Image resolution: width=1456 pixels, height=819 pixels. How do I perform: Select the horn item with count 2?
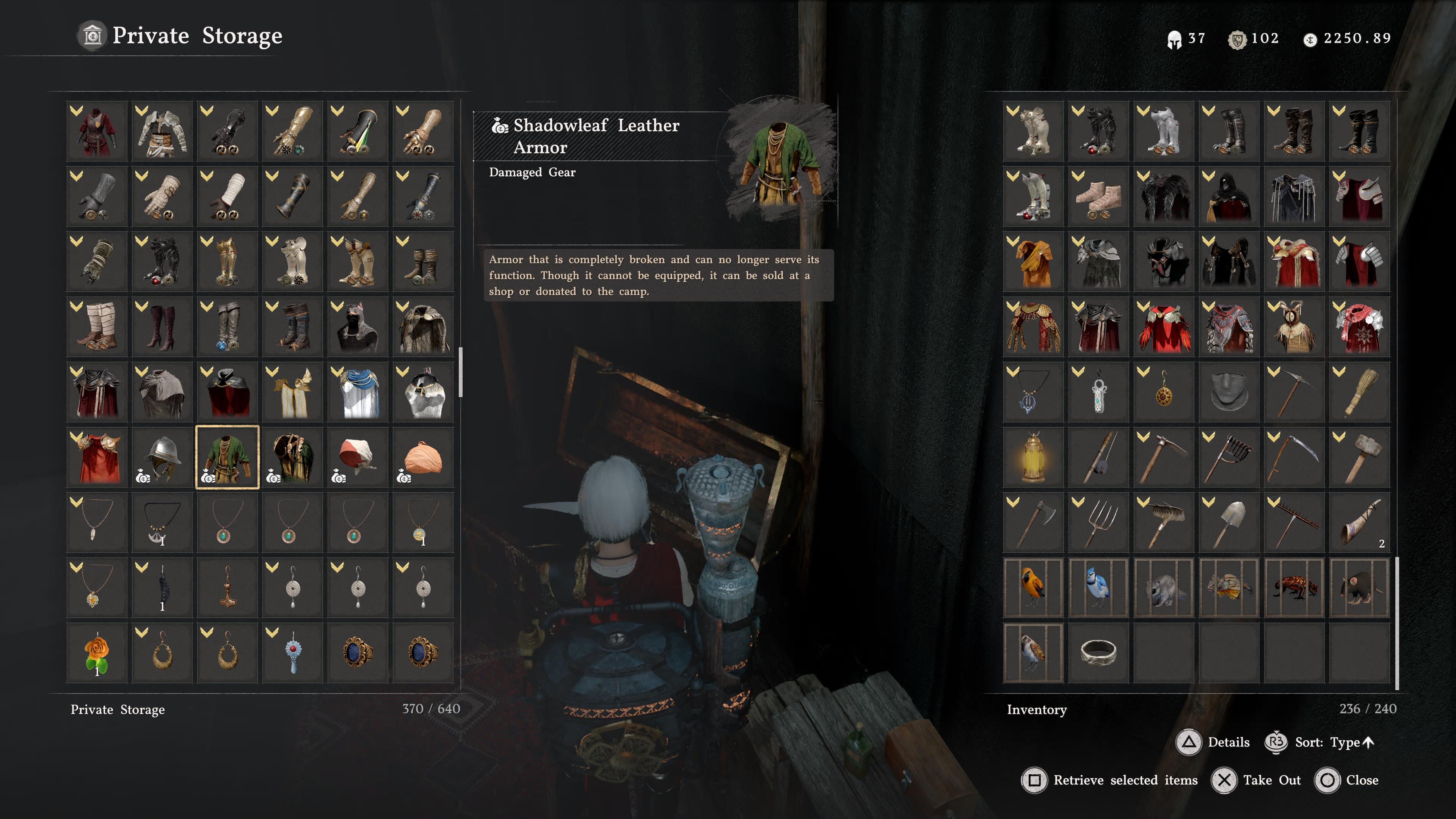(1359, 522)
